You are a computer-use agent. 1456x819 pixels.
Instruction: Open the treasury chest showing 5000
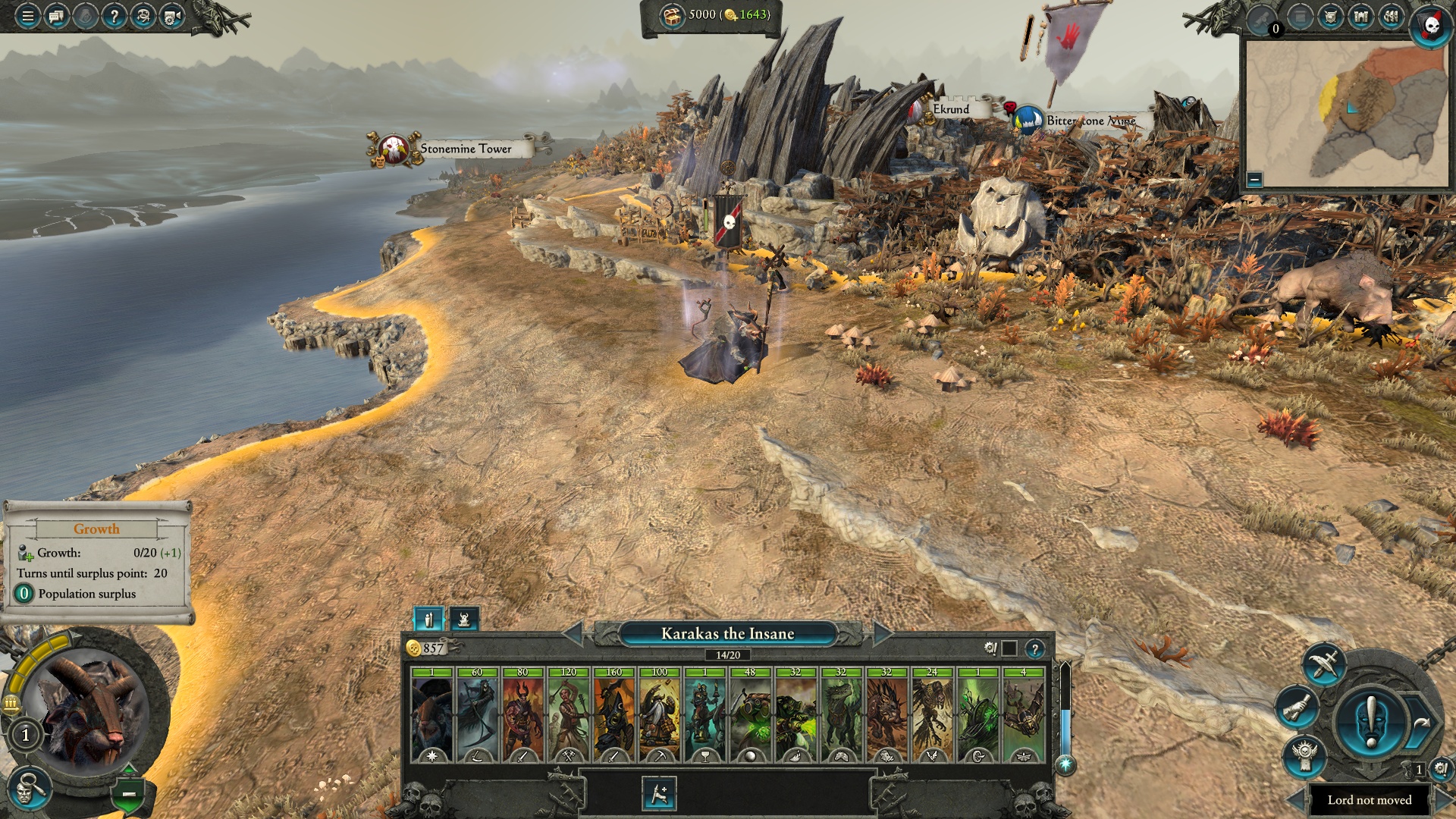pos(672,15)
